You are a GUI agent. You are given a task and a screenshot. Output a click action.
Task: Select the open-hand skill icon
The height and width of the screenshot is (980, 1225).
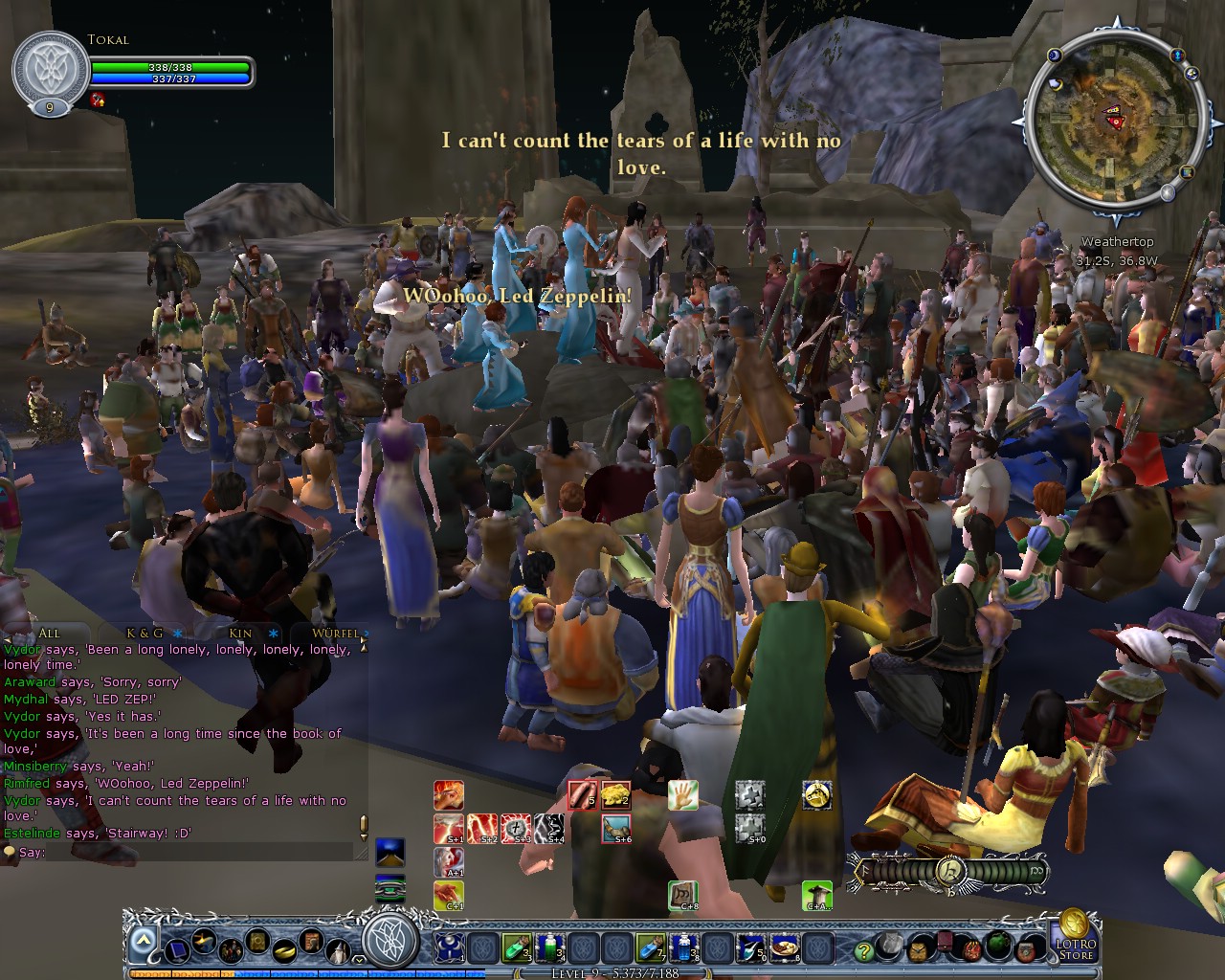pos(682,795)
